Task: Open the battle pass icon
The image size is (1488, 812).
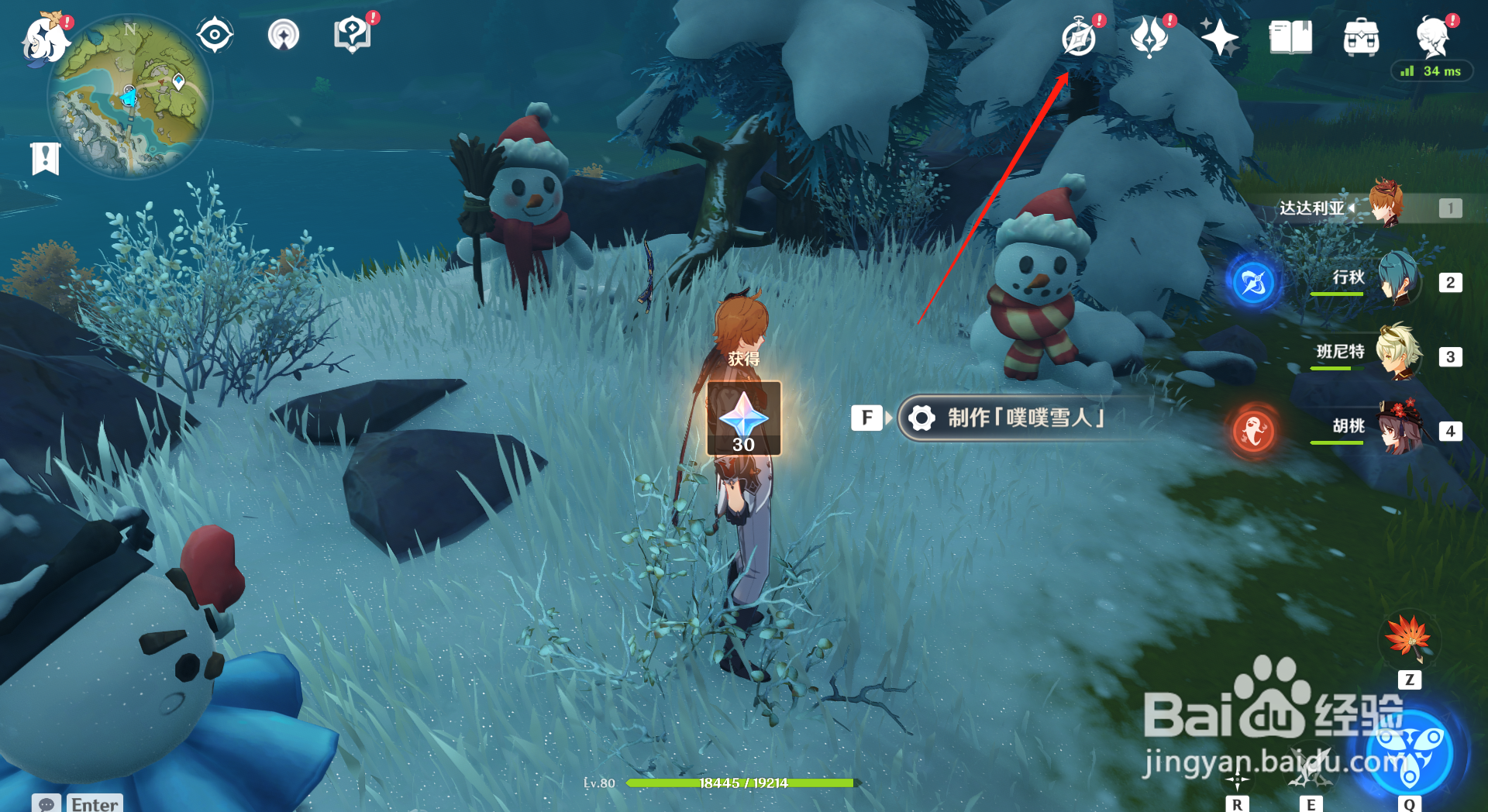Action: [x=1150, y=37]
